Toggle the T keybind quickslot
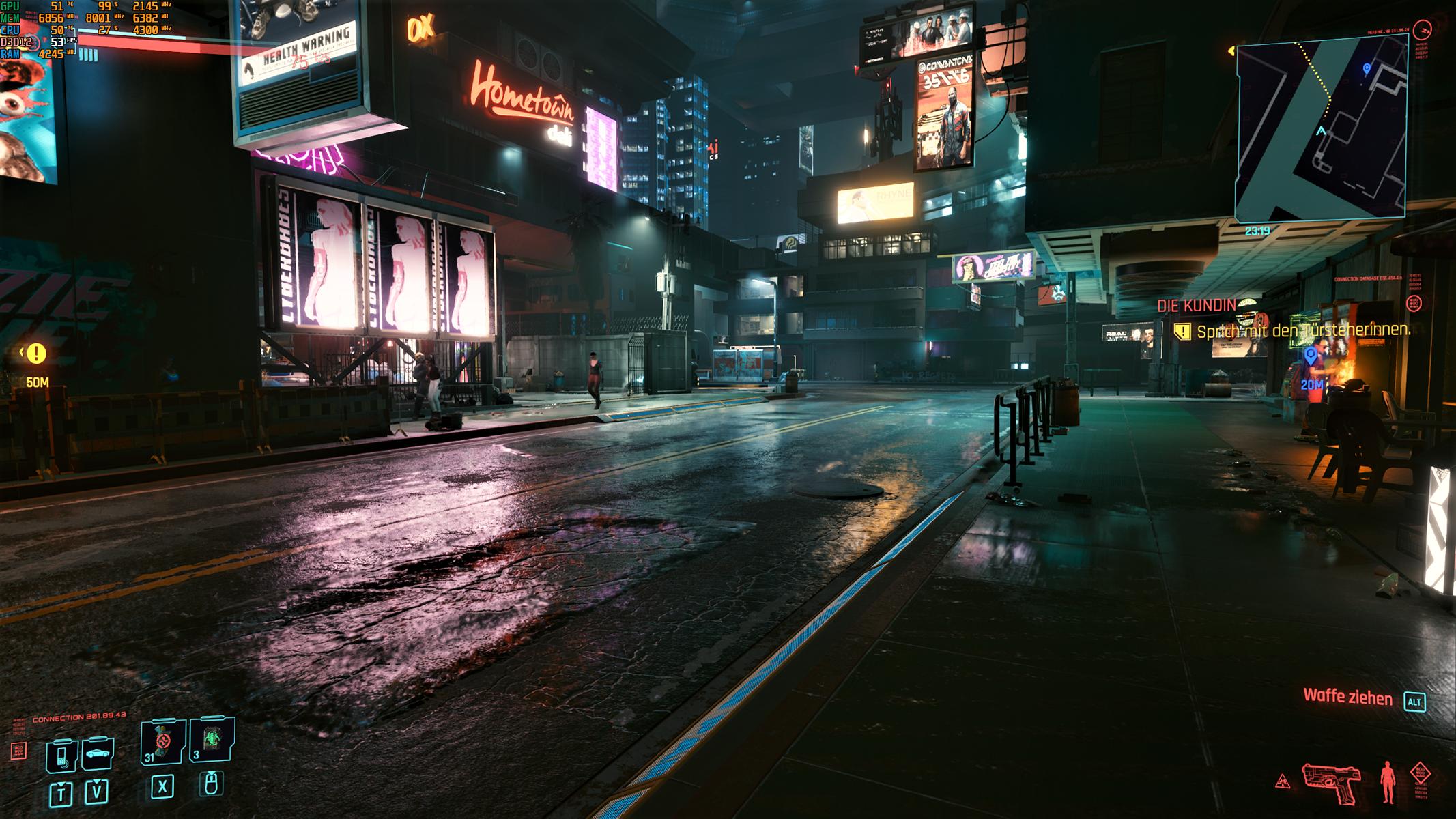Screen dimensions: 1456x819 click(x=61, y=794)
